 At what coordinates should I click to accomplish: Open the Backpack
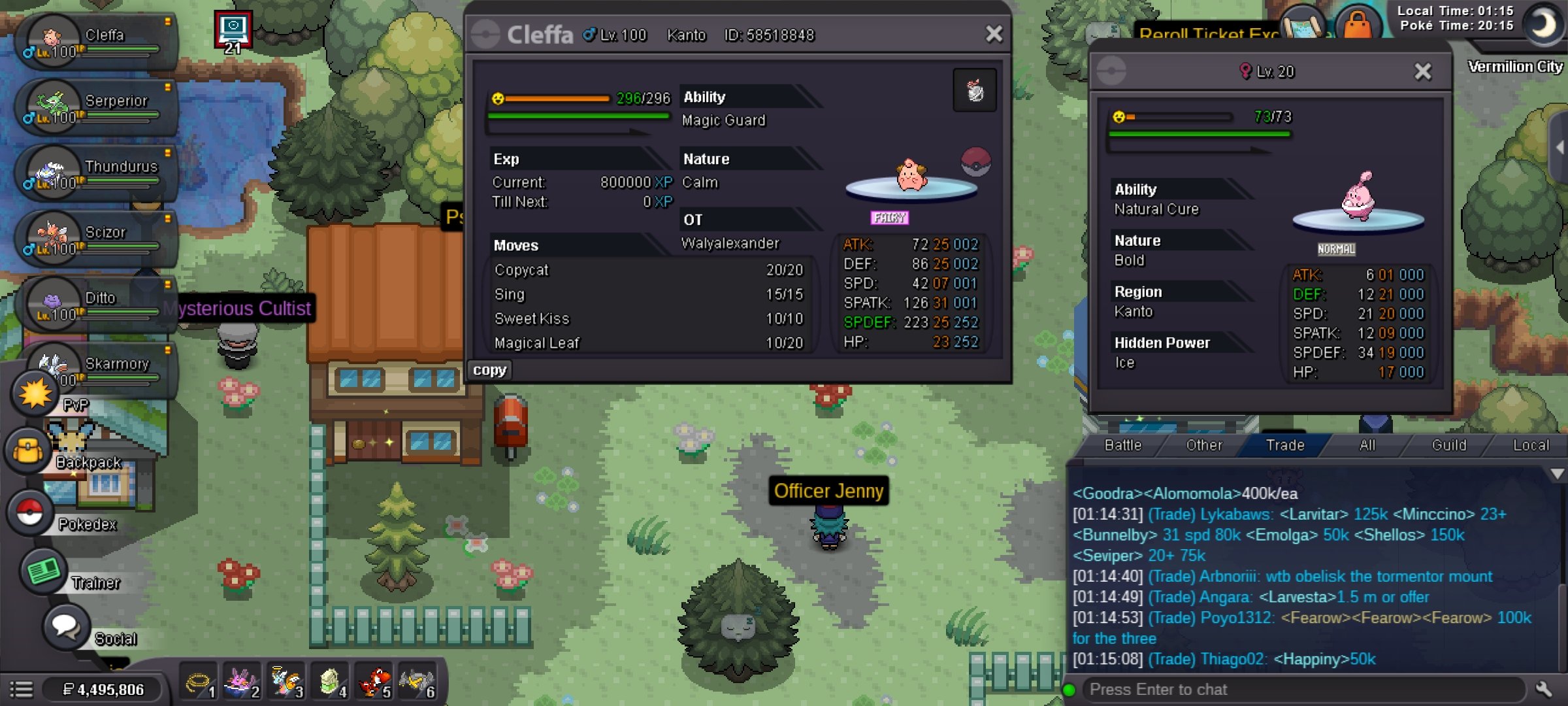pos(29,452)
